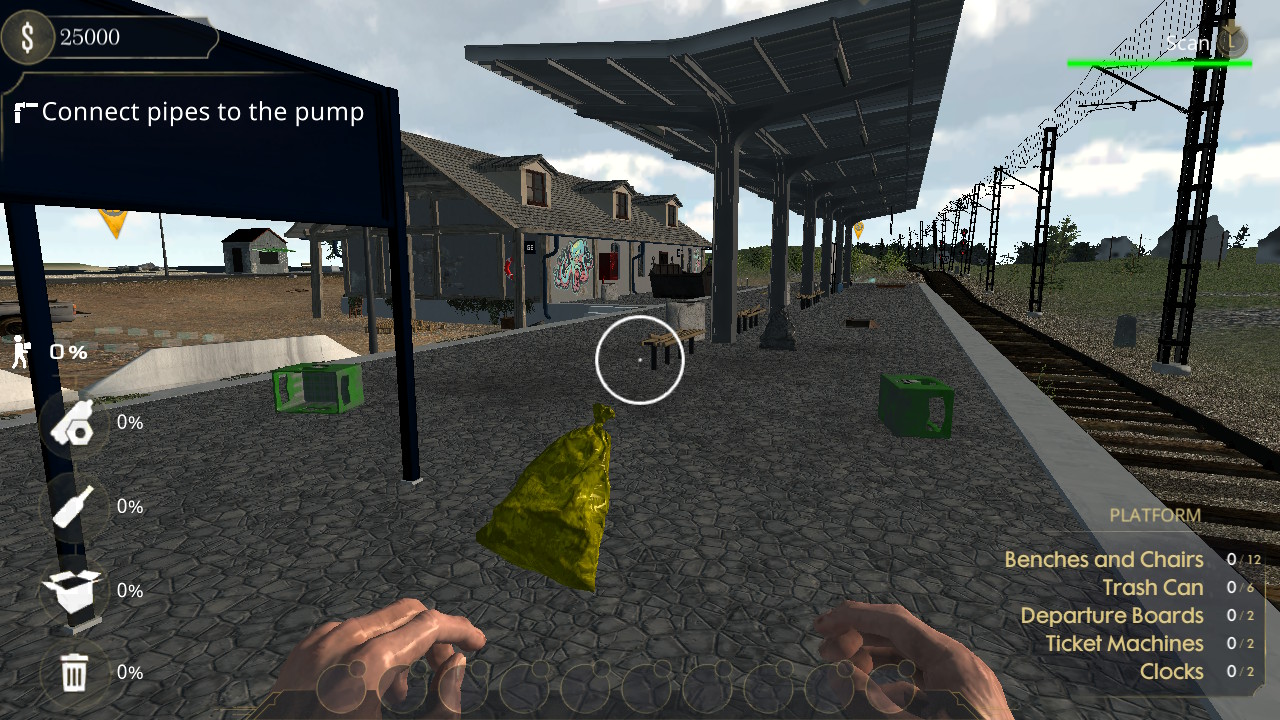Open the objective banner reading Connect pipes
This screenshot has width=1280, height=720.
pos(200,112)
